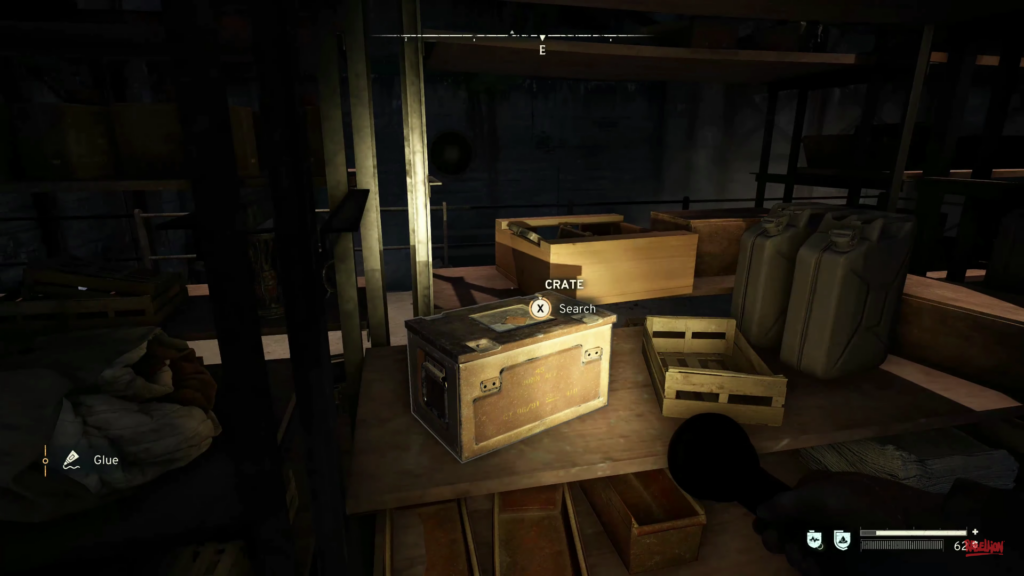Screen dimensions: 1024x576
Task: Click the Glue pickup notification icon
Action: coord(72,460)
